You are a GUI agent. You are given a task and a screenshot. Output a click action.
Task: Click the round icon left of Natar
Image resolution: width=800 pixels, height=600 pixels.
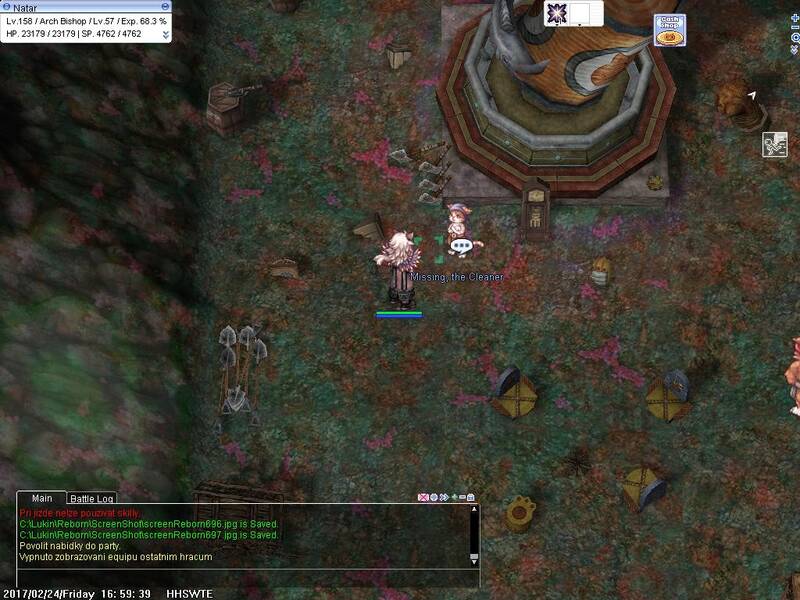[7, 6]
